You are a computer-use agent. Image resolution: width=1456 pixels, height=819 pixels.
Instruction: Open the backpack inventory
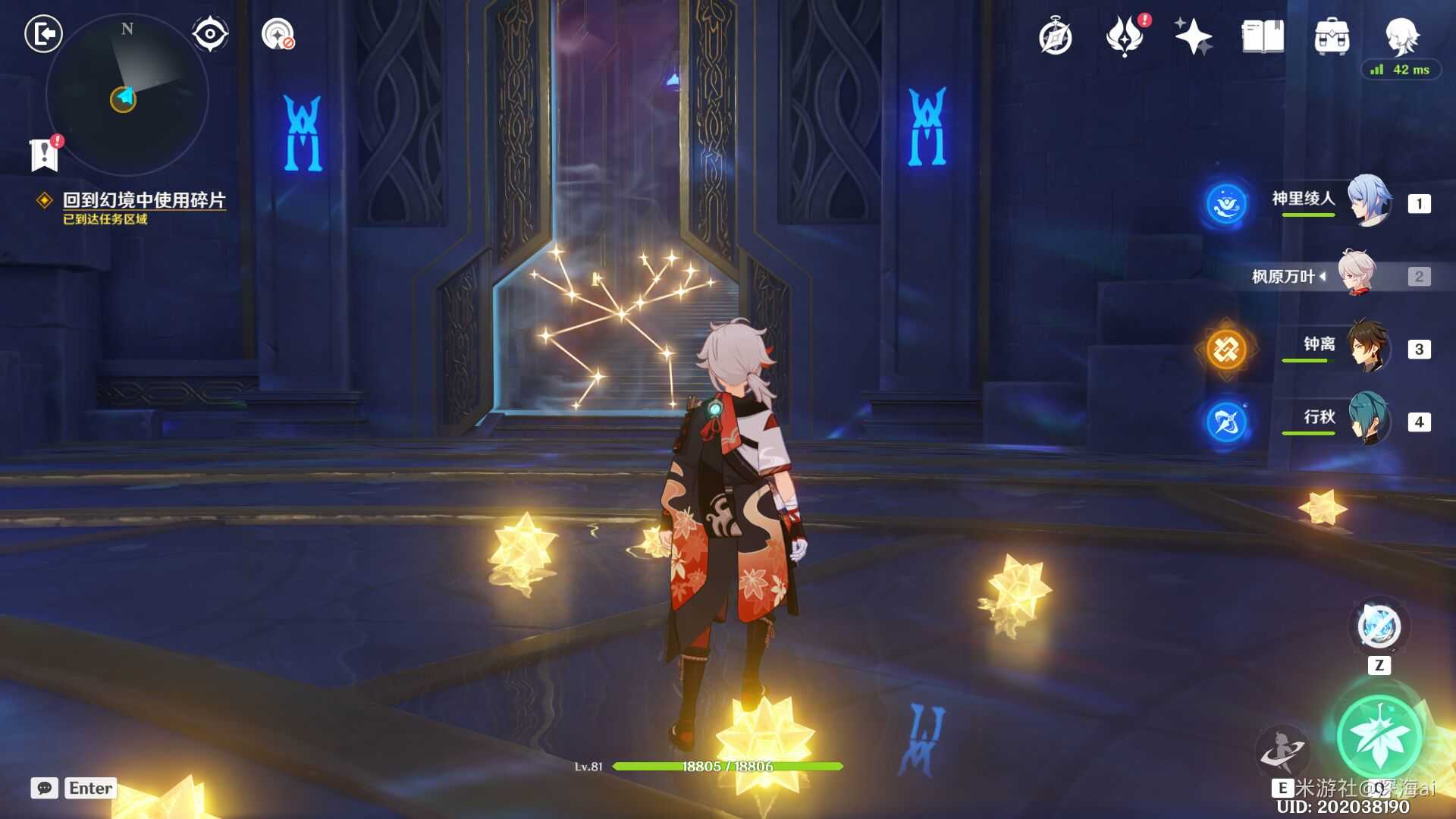[x=1332, y=36]
